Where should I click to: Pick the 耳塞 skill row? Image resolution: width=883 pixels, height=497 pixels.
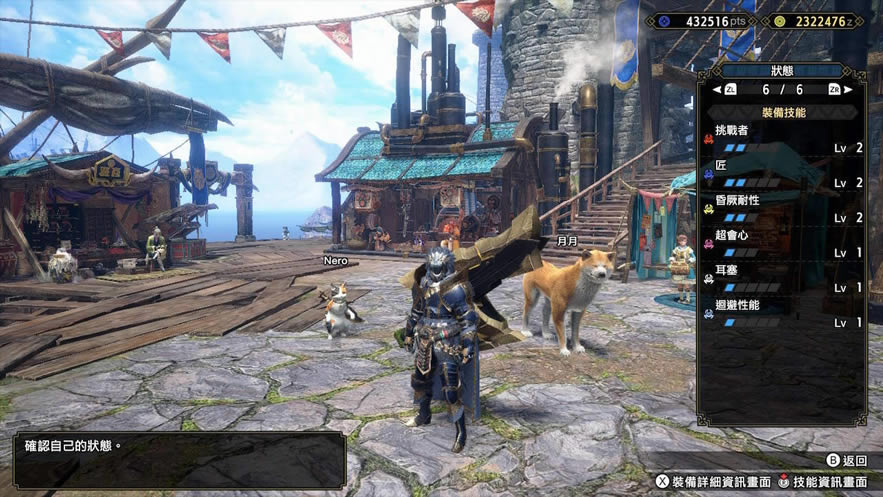pos(781,279)
